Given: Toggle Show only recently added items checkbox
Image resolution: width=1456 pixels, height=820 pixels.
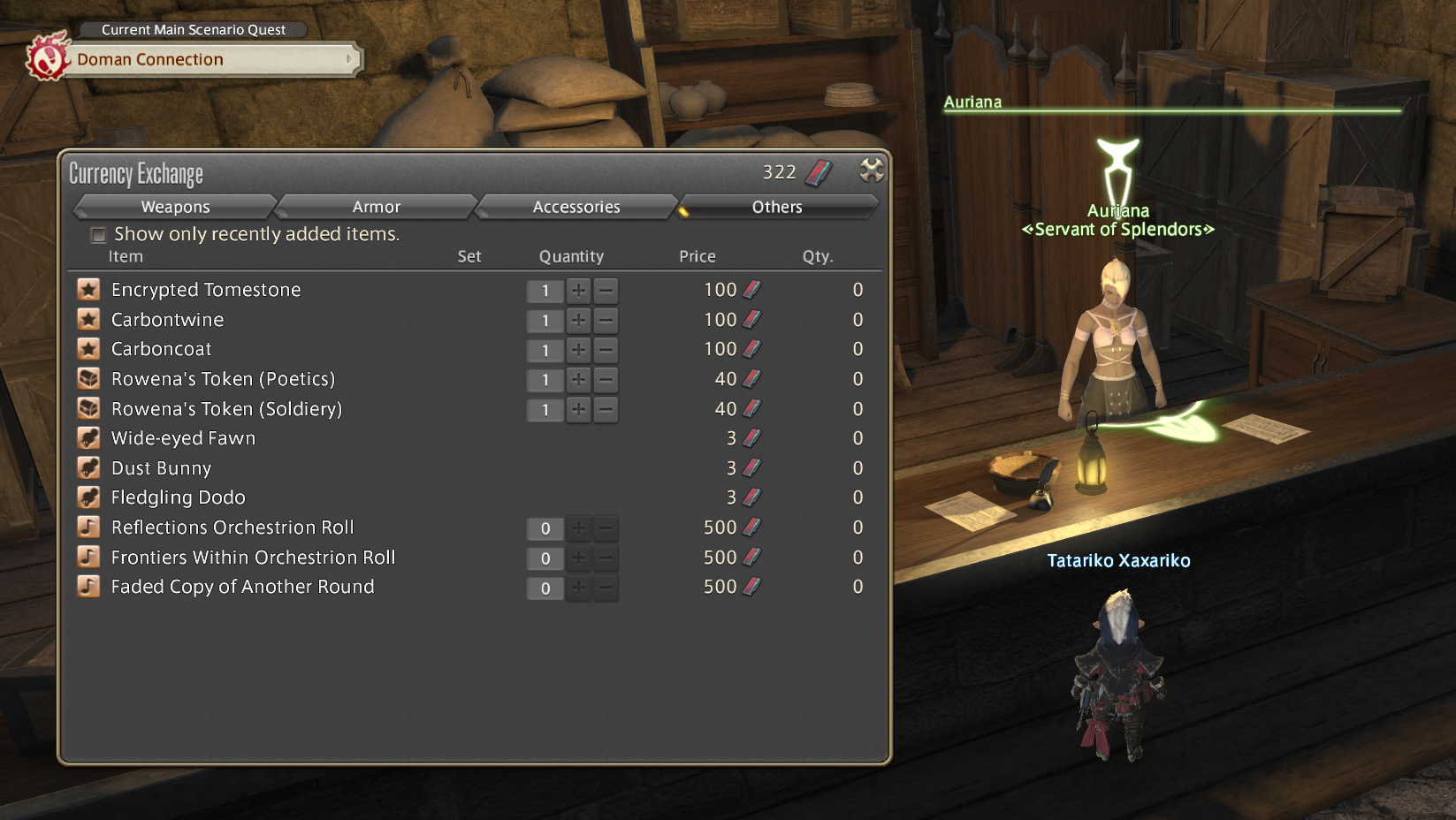Looking at the screenshot, I should (x=99, y=235).
